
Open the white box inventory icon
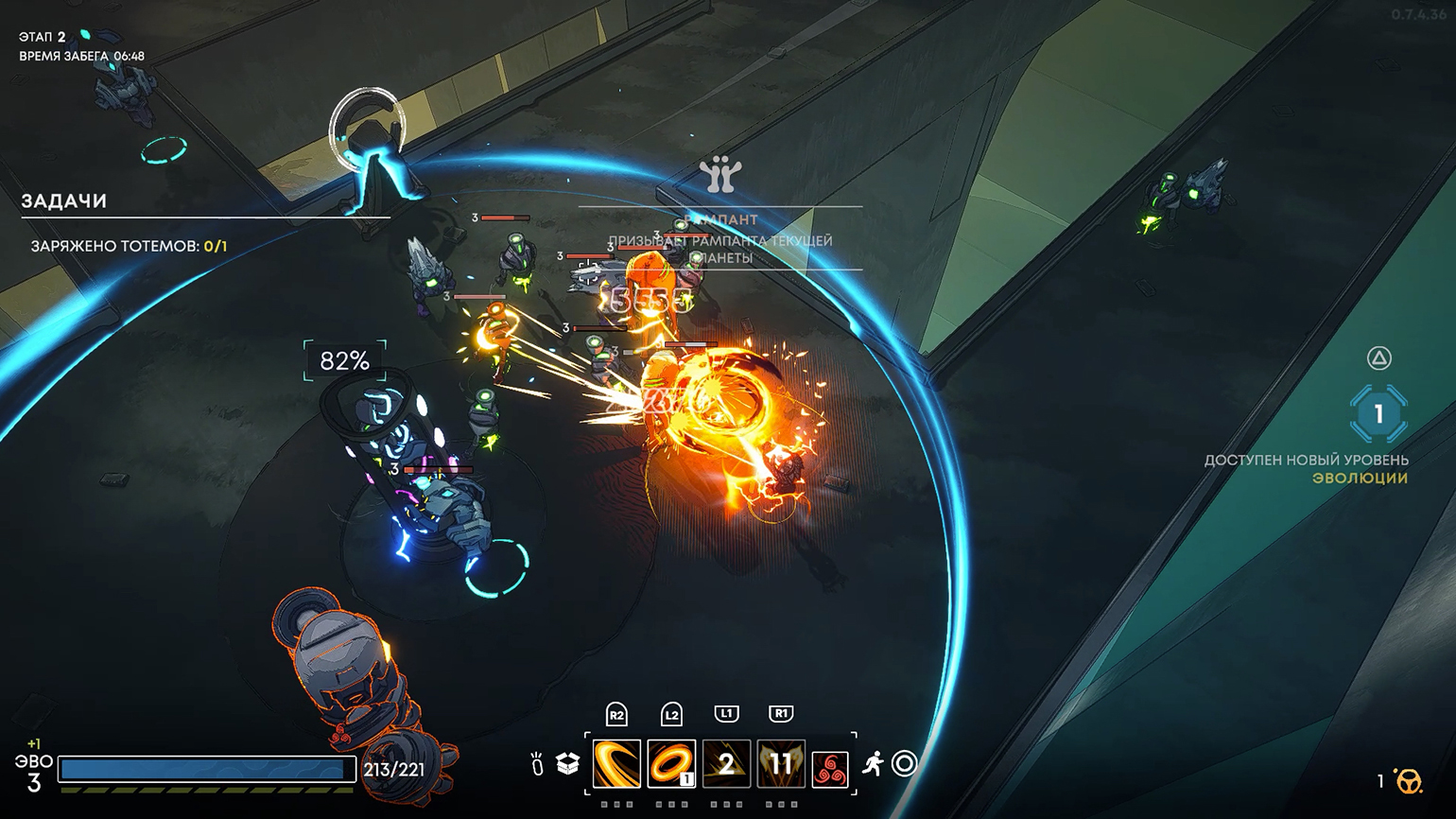pyautogui.click(x=567, y=763)
